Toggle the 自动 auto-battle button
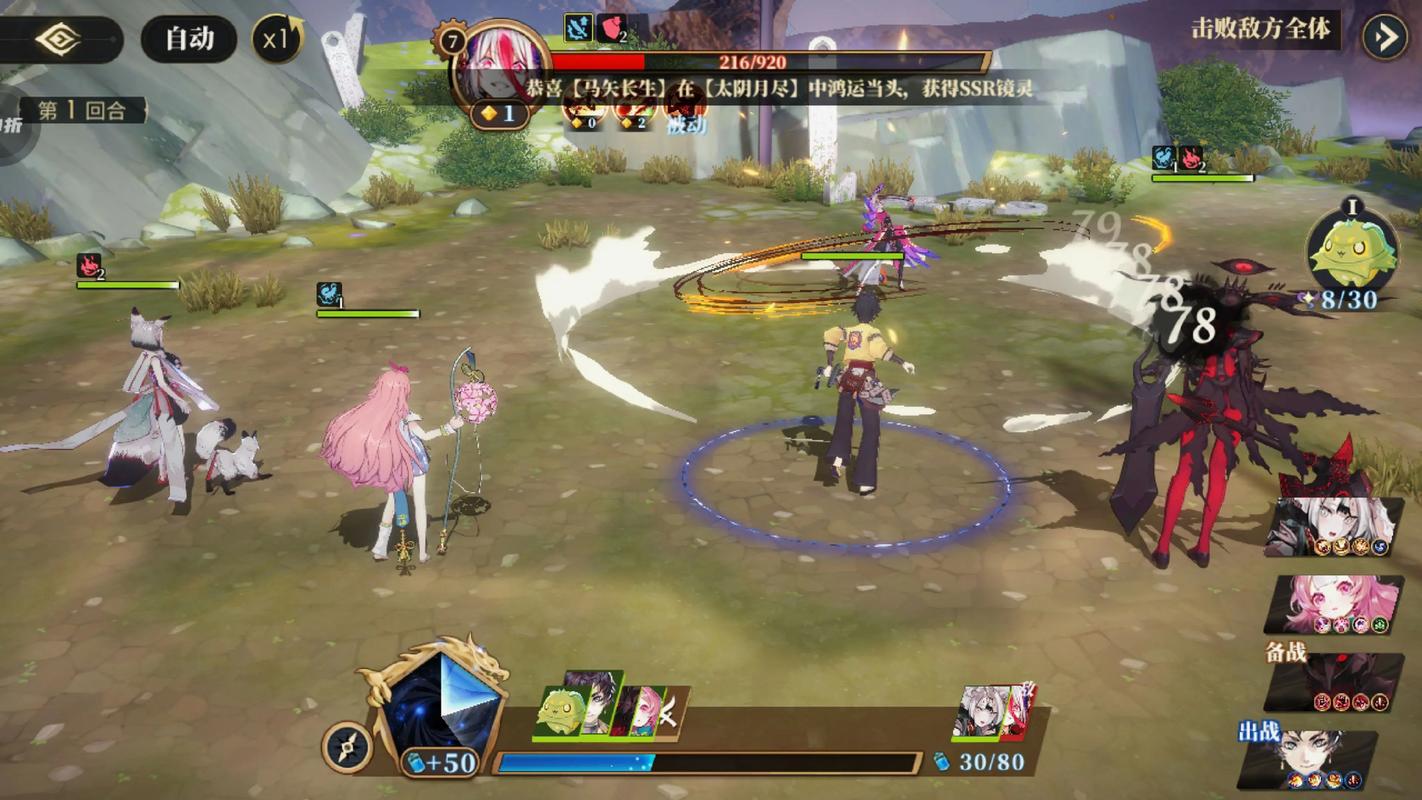This screenshot has height=800, width=1422. 189,40
